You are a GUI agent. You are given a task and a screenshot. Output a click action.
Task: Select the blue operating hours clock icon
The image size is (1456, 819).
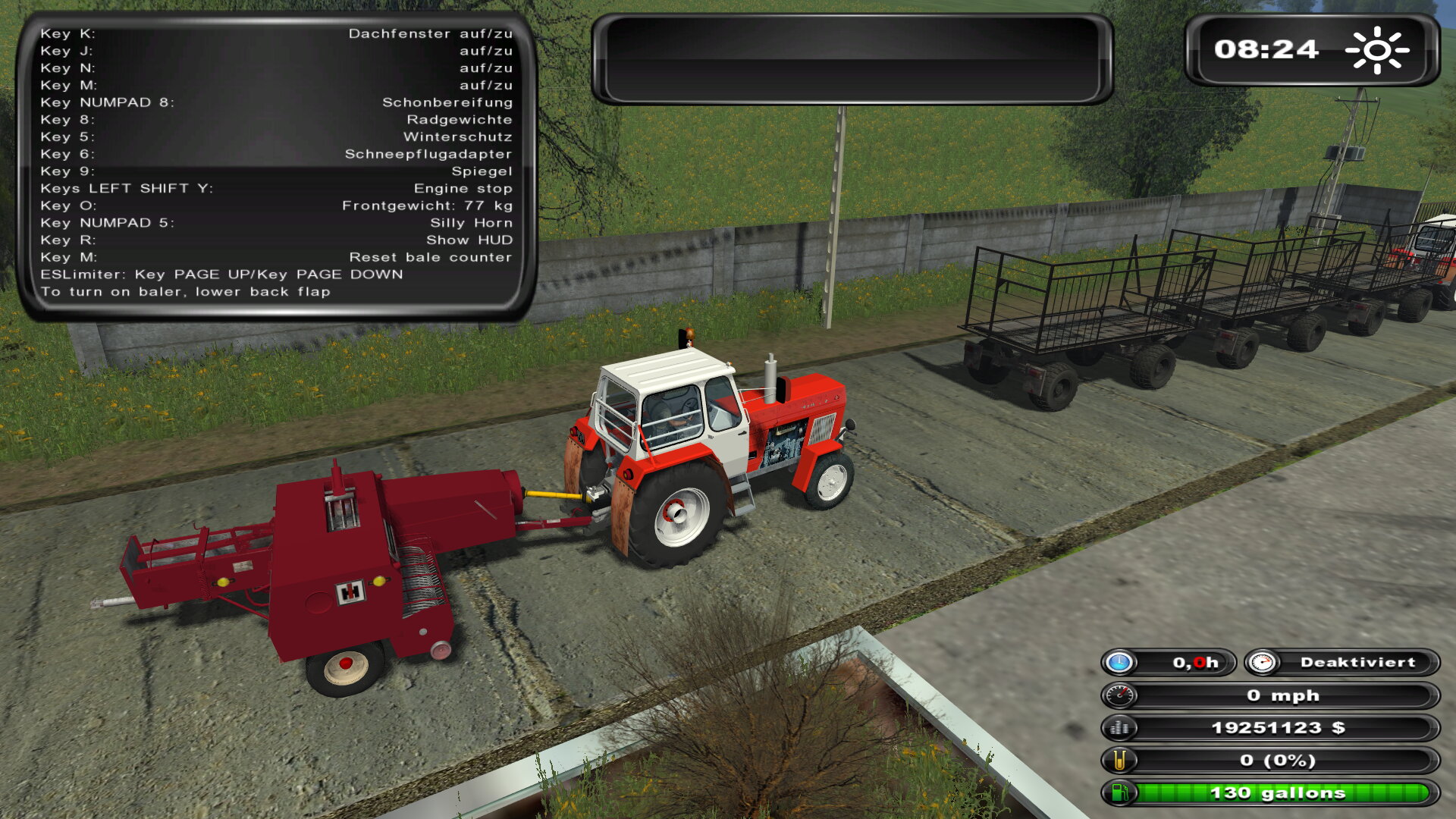[x=1119, y=663]
